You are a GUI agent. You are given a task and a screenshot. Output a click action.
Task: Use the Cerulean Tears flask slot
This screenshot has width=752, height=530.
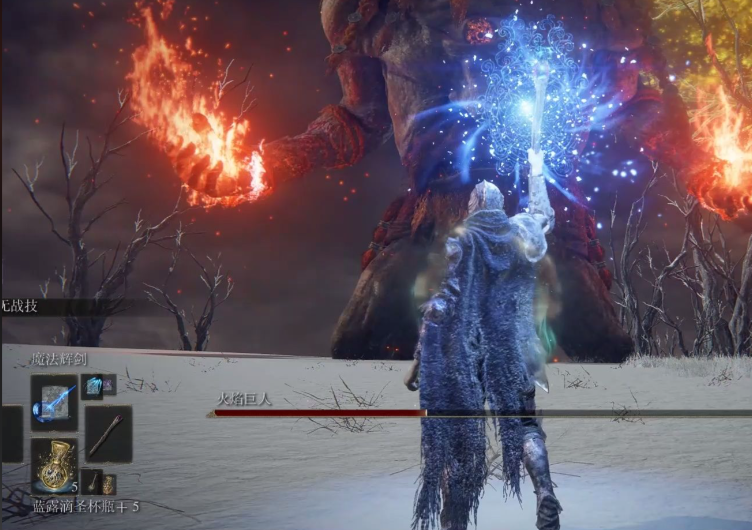pyautogui.click(x=54, y=464)
